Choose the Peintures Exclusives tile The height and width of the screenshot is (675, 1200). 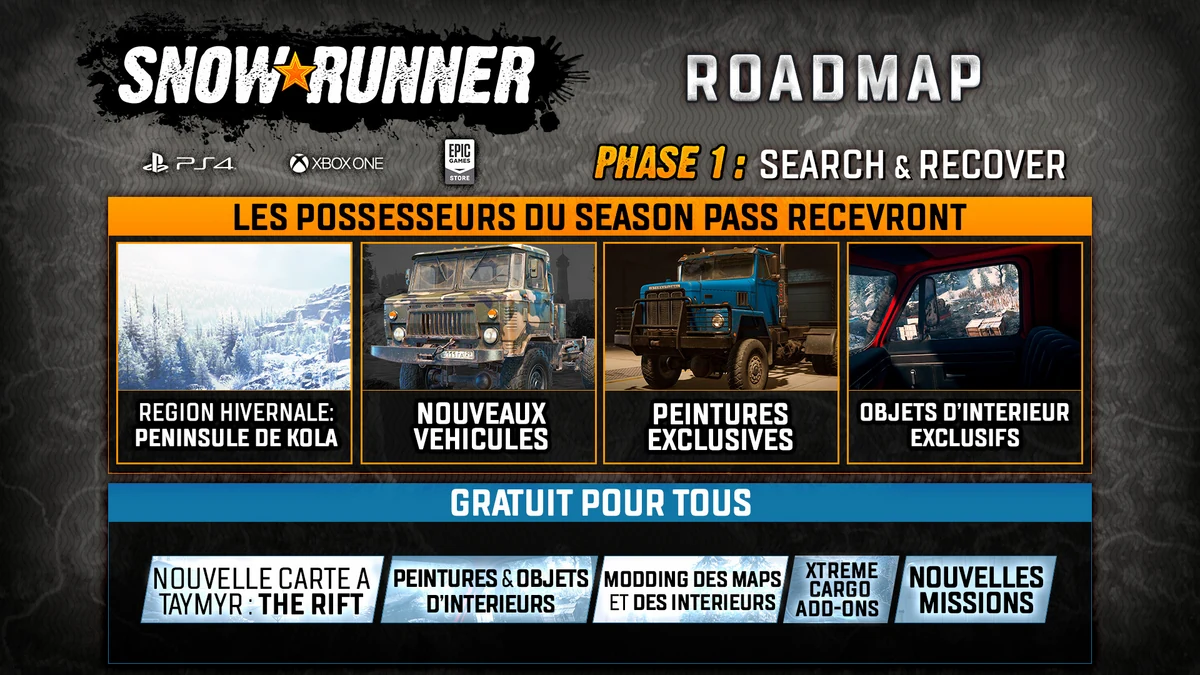click(720, 352)
